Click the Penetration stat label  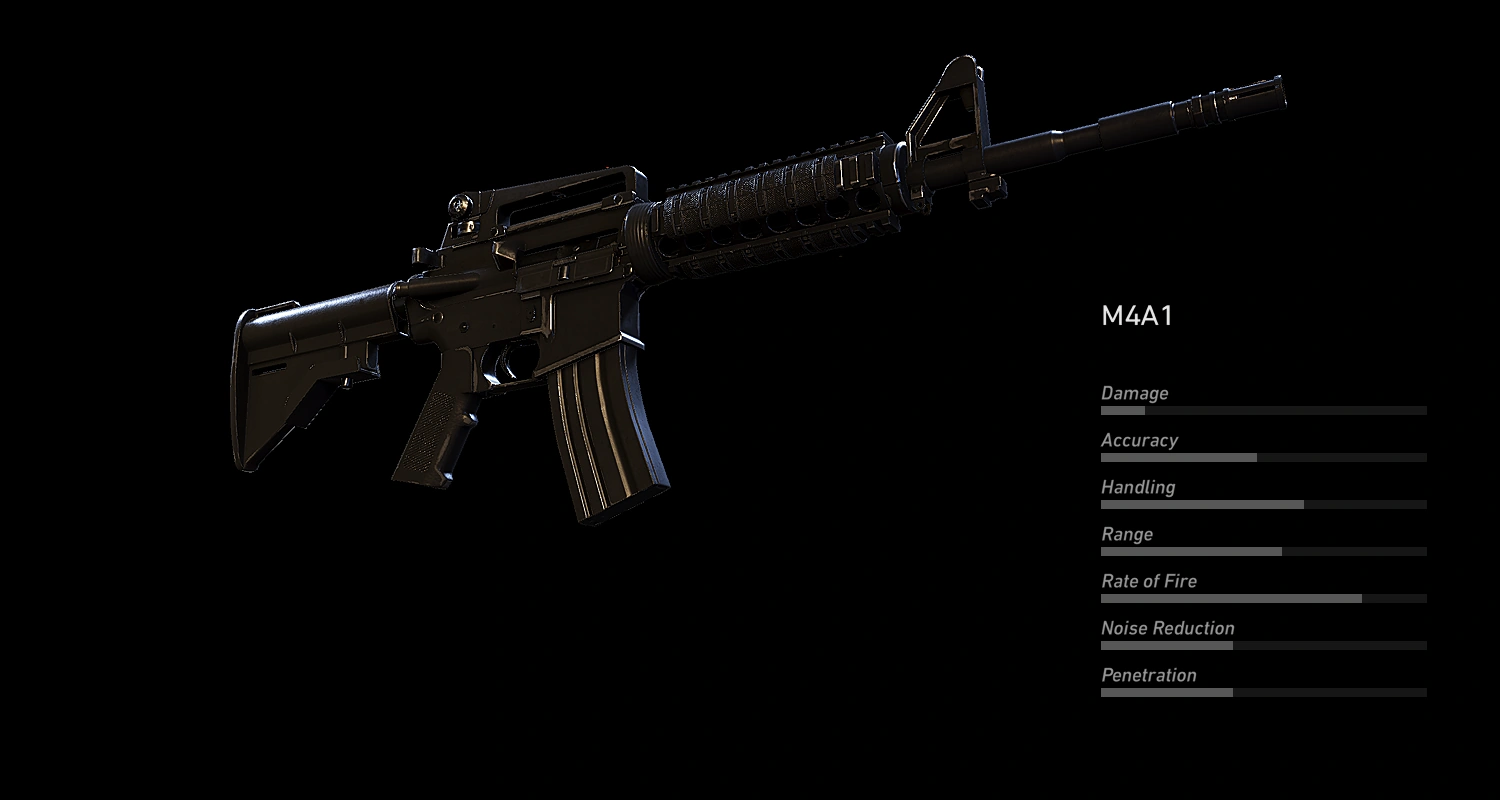(x=1148, y=675)
